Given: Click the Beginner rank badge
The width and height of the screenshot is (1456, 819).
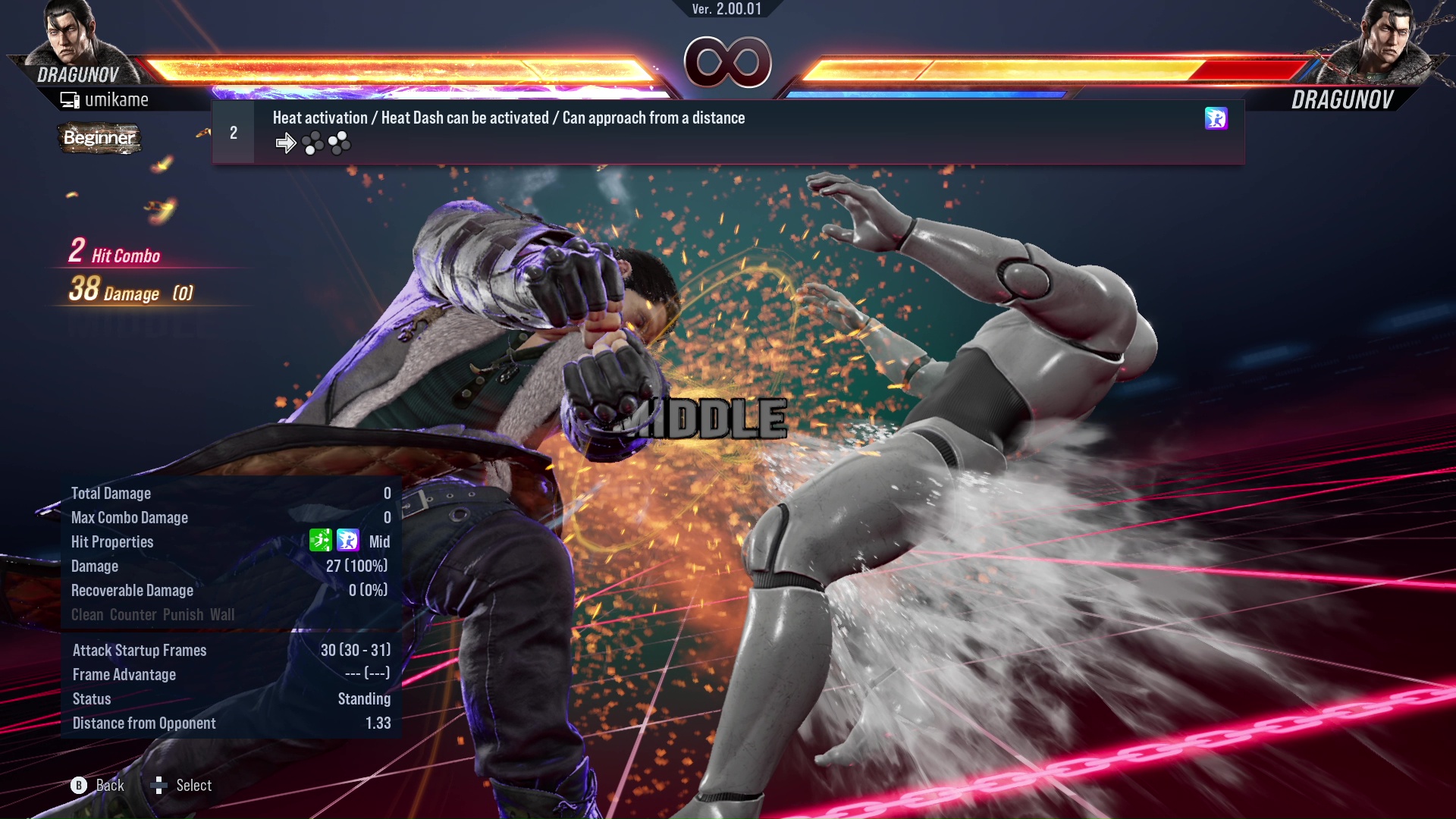Looking at the screenshot, I should 99,138.
